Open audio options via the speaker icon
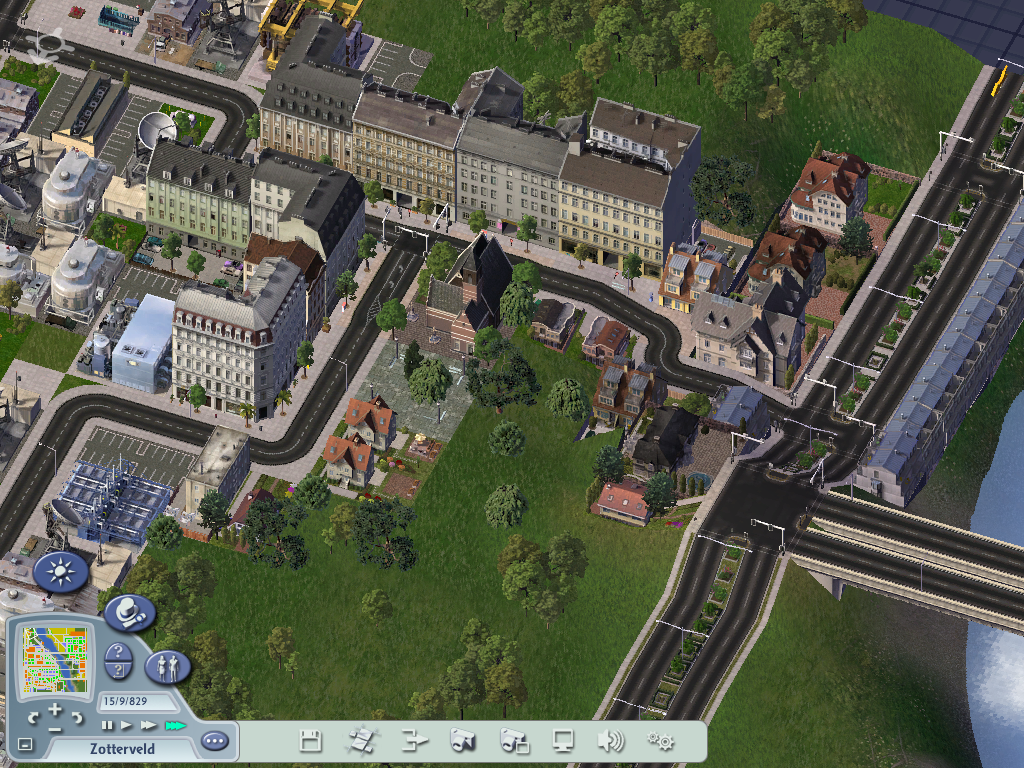 (610, 741)
